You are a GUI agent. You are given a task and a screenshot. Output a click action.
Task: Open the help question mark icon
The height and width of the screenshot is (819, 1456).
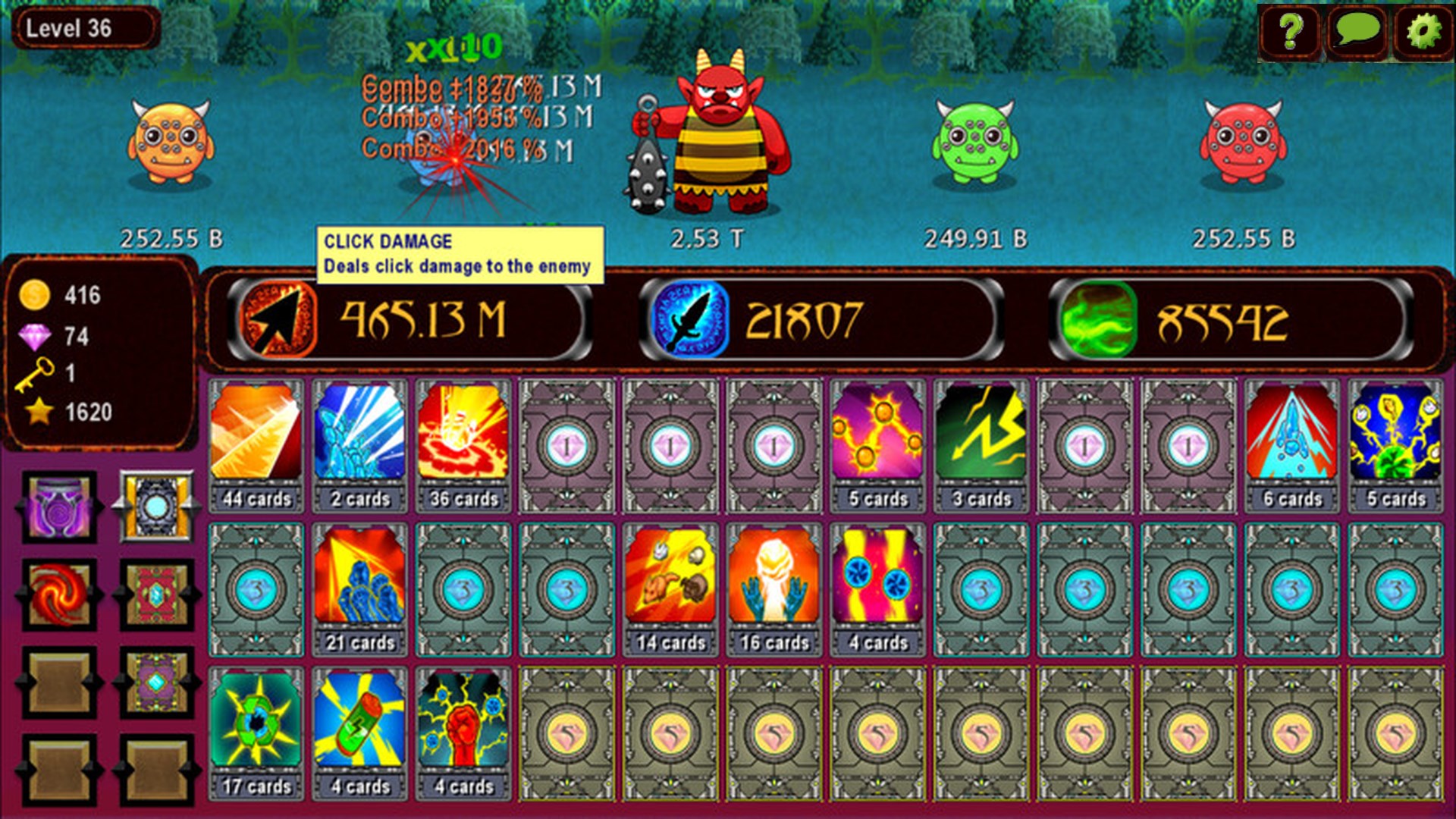tap(1292, 32)
